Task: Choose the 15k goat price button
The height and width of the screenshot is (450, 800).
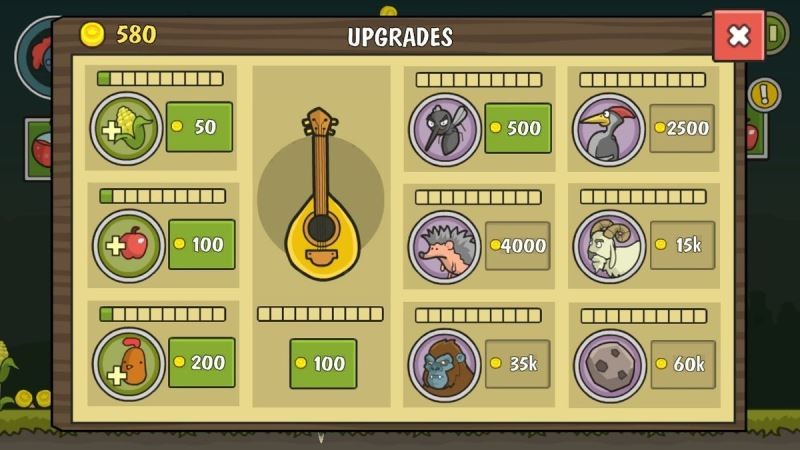Action: [682, 245]
